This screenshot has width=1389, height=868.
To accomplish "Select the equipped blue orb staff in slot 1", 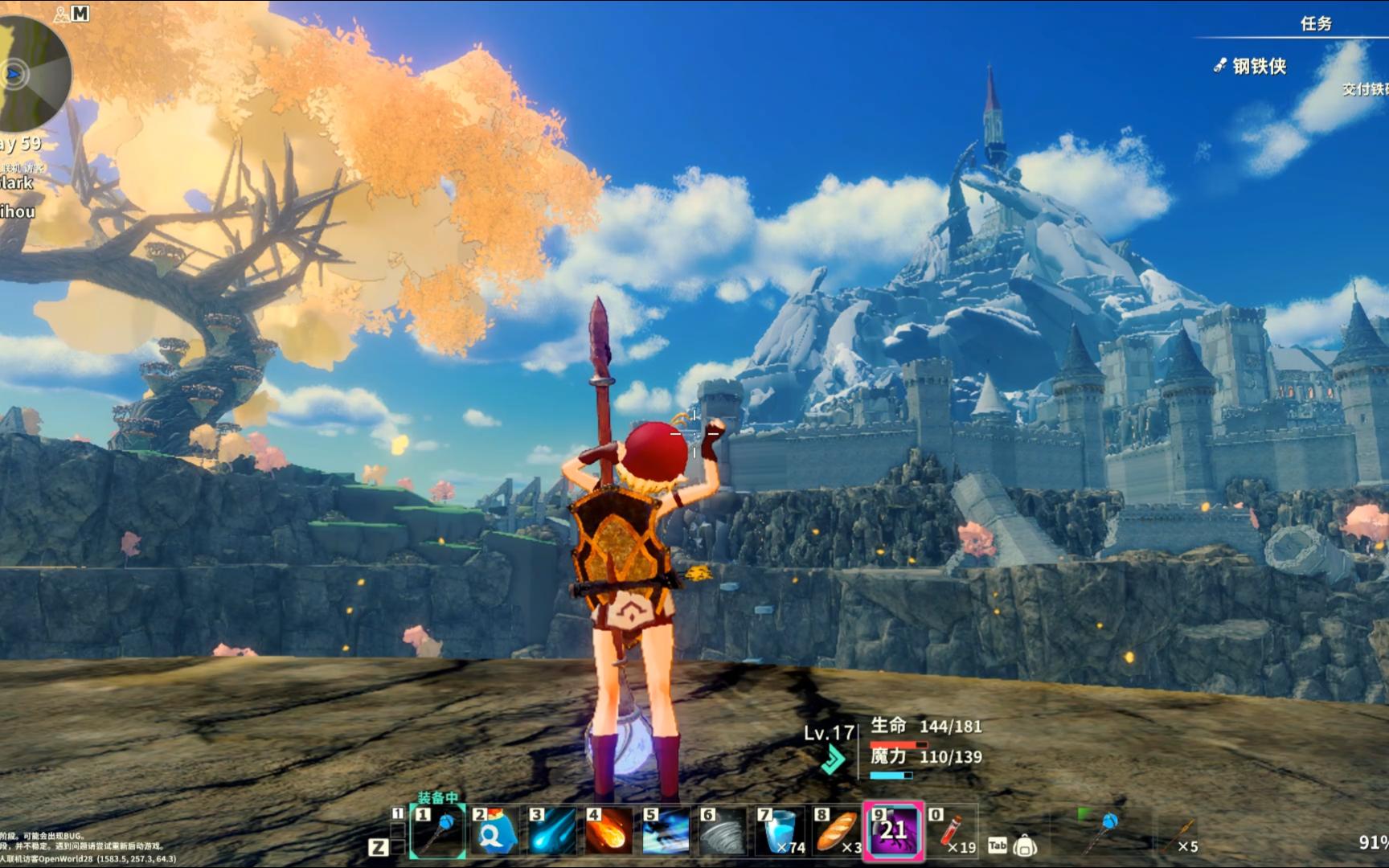I will click(x=438, y=831).
